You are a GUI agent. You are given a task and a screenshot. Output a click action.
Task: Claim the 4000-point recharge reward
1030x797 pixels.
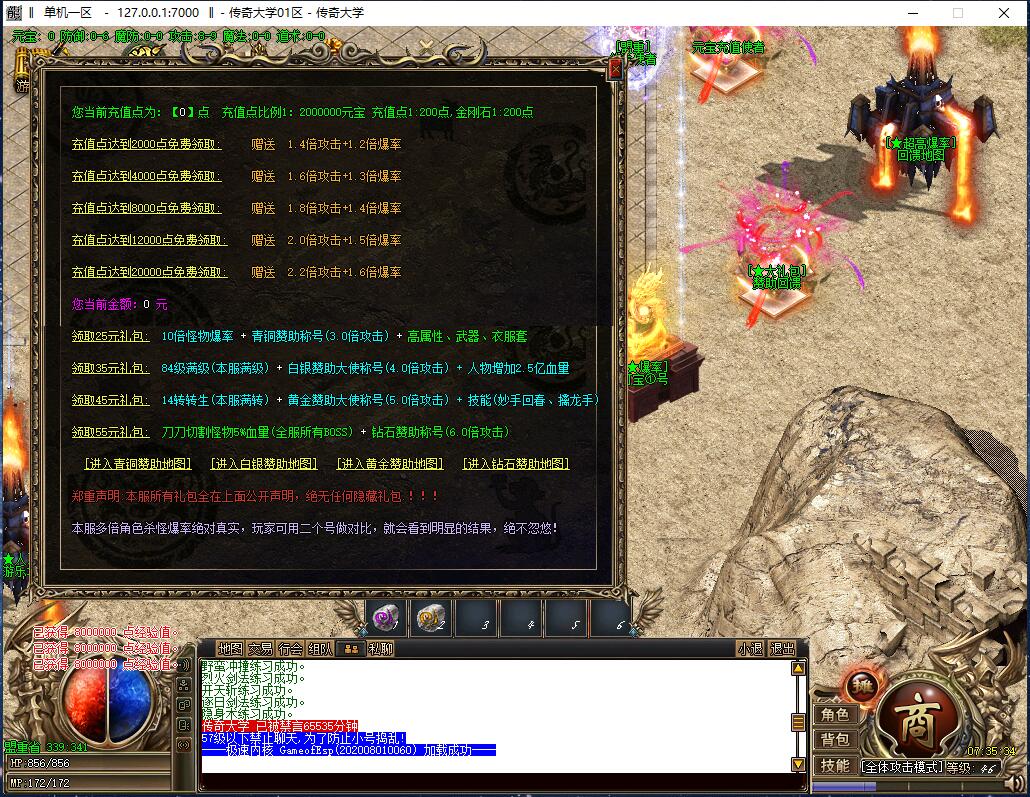point(146,176)
